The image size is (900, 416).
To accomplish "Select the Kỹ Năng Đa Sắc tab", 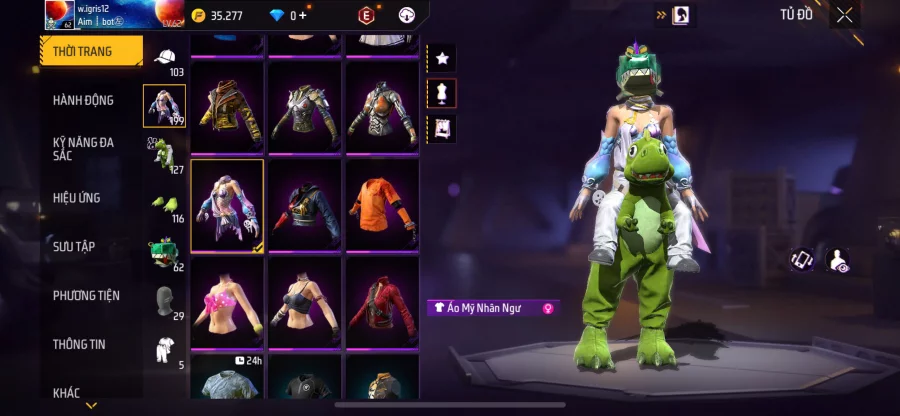I will [x=84, y=149].
